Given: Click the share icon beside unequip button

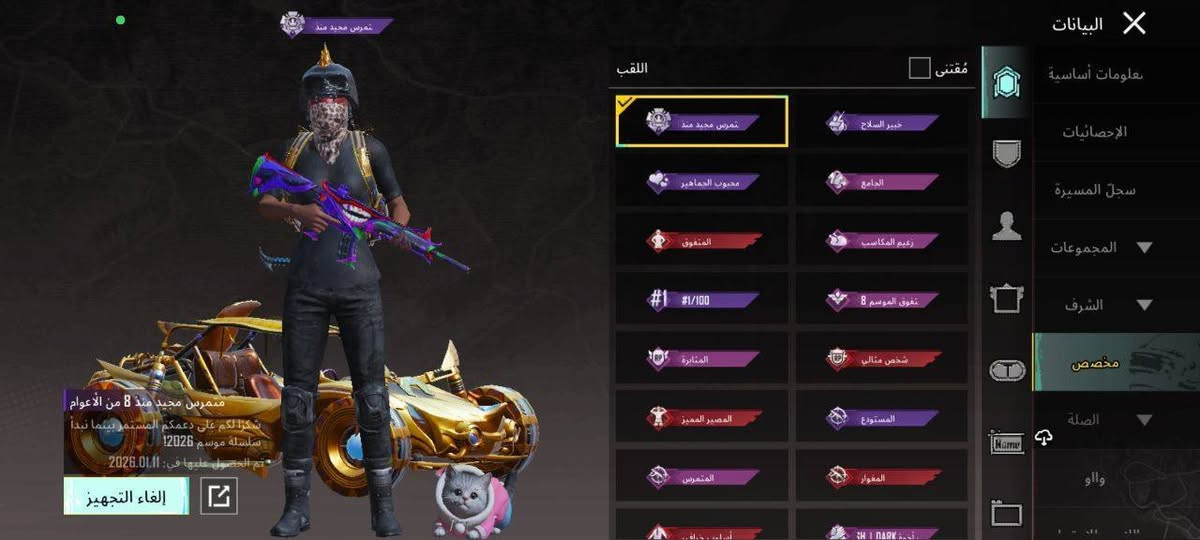Looking at the screenshot, I should pos(219,496).
